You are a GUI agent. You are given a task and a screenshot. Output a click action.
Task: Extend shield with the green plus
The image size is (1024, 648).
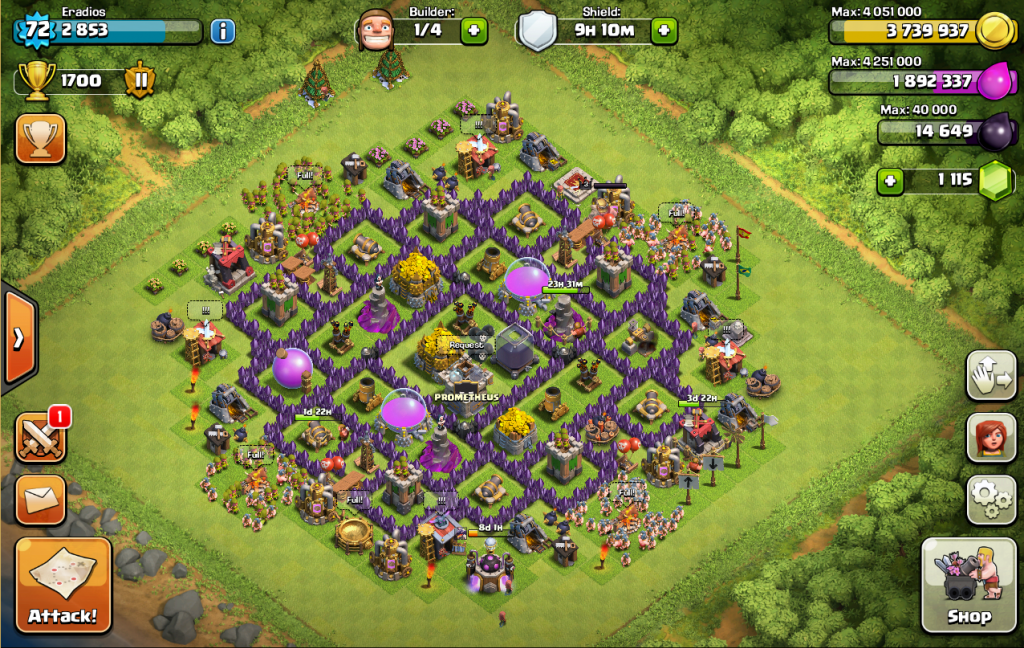coord(663,31)
